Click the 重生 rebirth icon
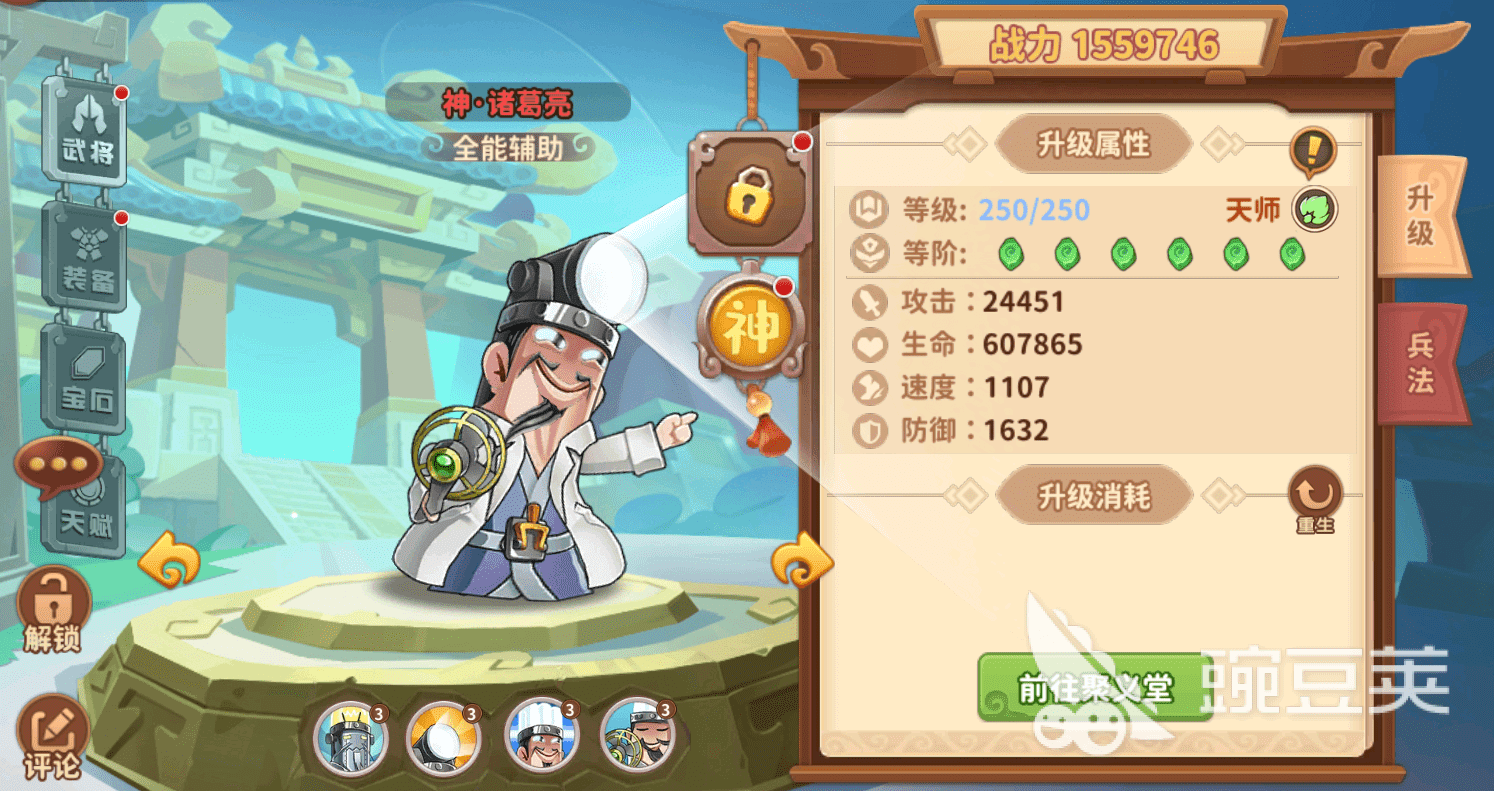 click(1313, 495)
